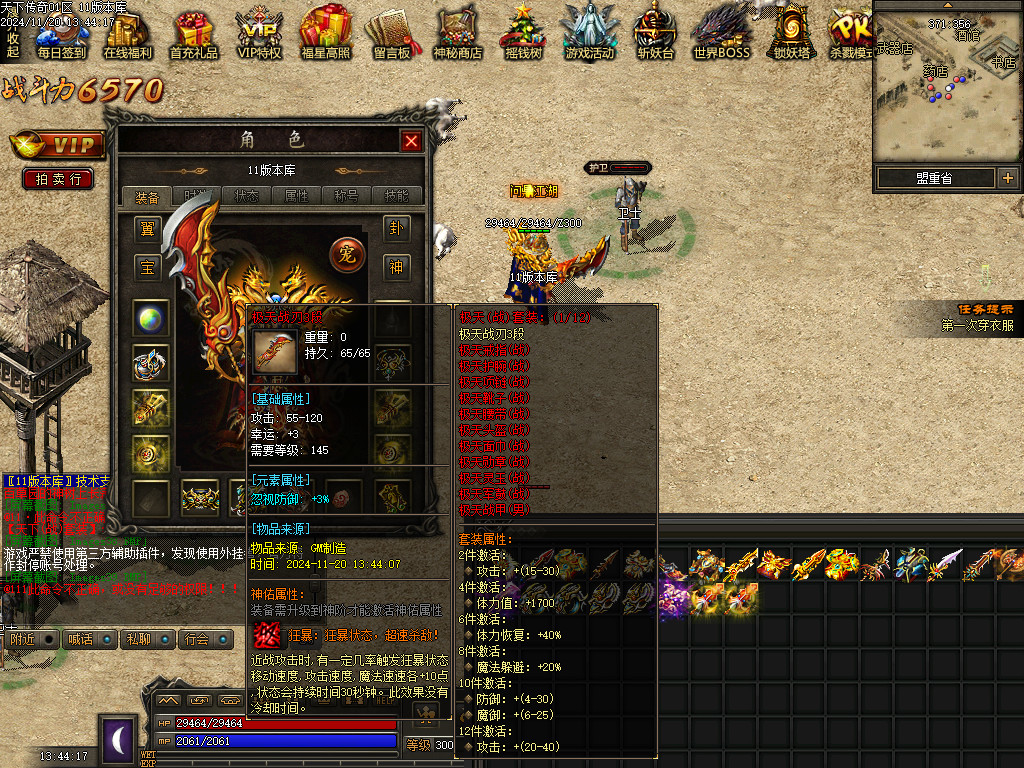1024x768 pixels.
Task: Open the 翼 wings slot button
Action: tap(148, 229)
